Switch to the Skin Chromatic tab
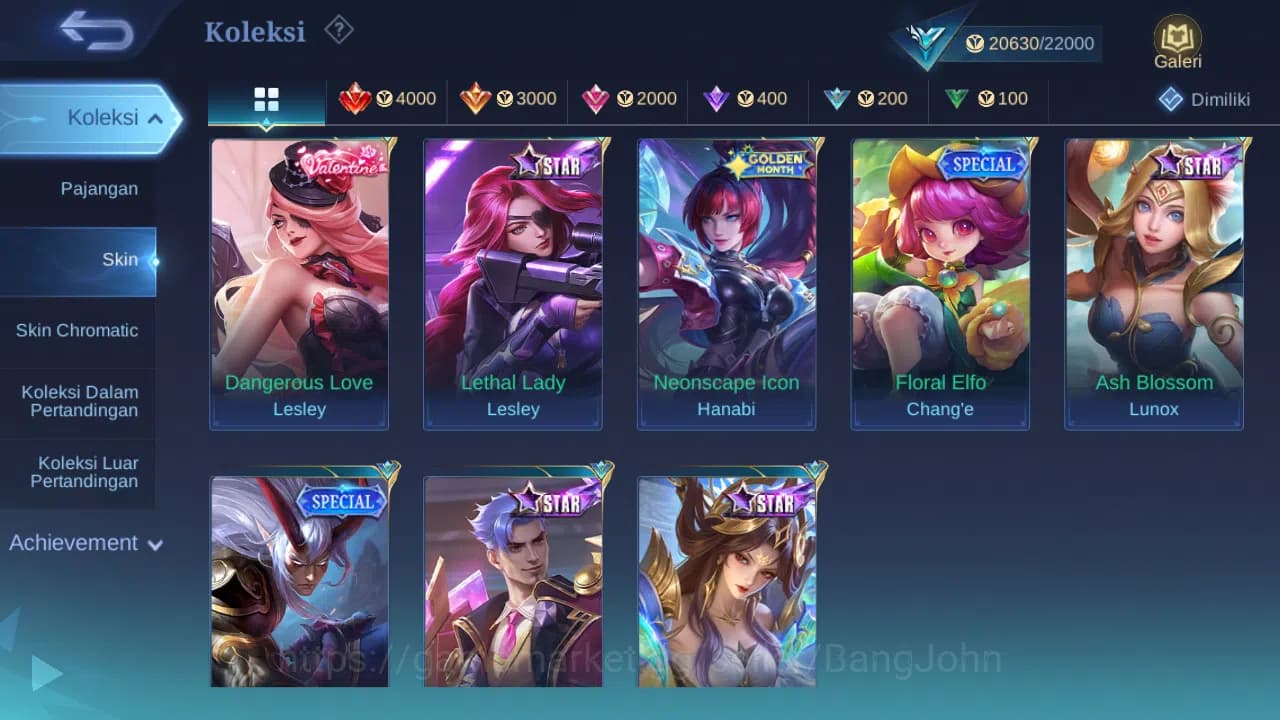This screenshot has width=1280, height=720. (x=78, y=330)
